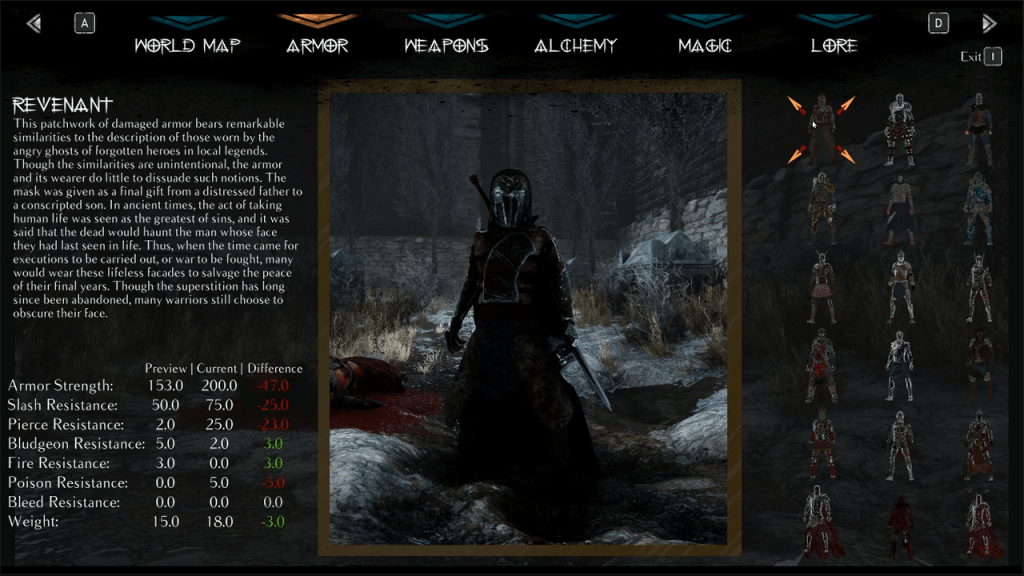Click the left arrow for previous tab
Image resolution: width=1024 pixels, height=576 pixels.
click(34, 23)
